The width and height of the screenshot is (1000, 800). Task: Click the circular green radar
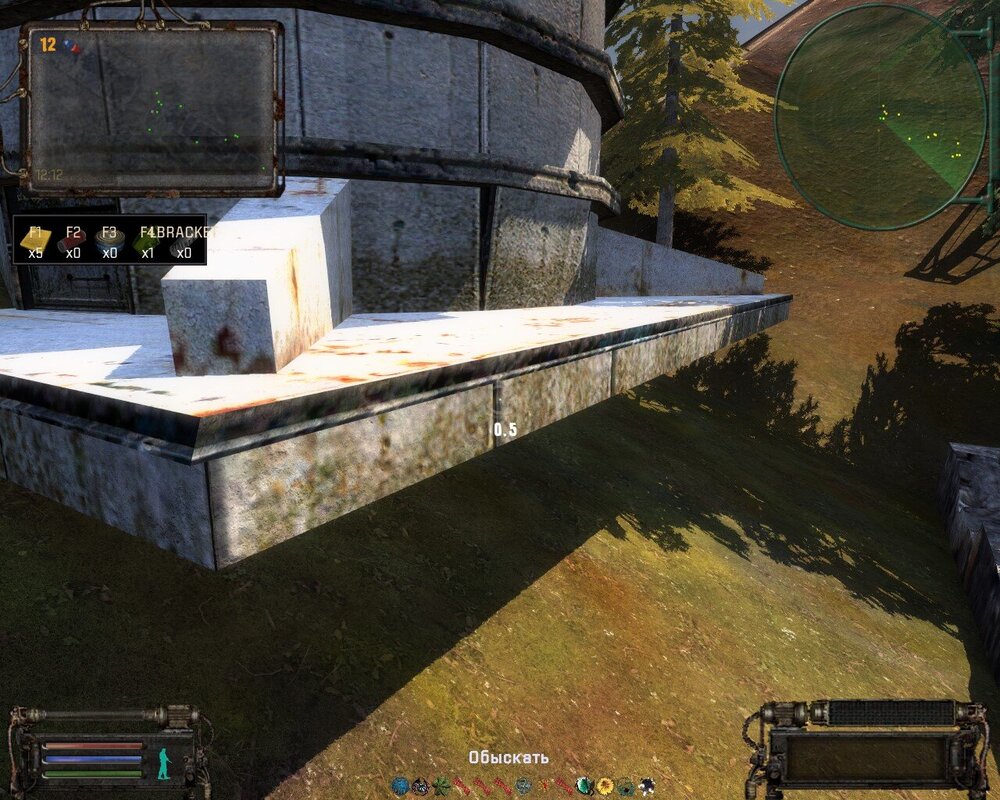point(880,117)
